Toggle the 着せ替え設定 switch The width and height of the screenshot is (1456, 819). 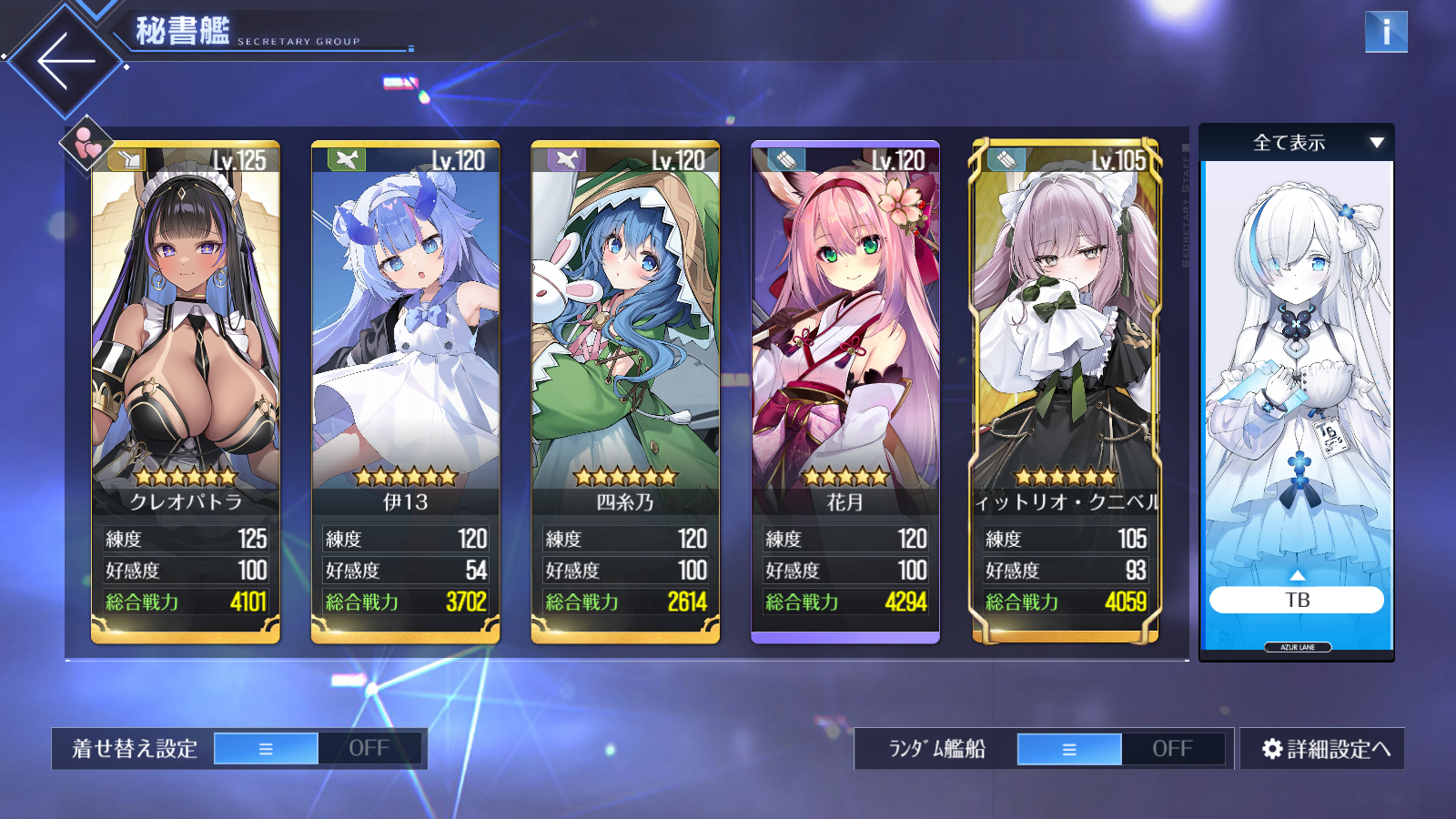tap(318, 749)
